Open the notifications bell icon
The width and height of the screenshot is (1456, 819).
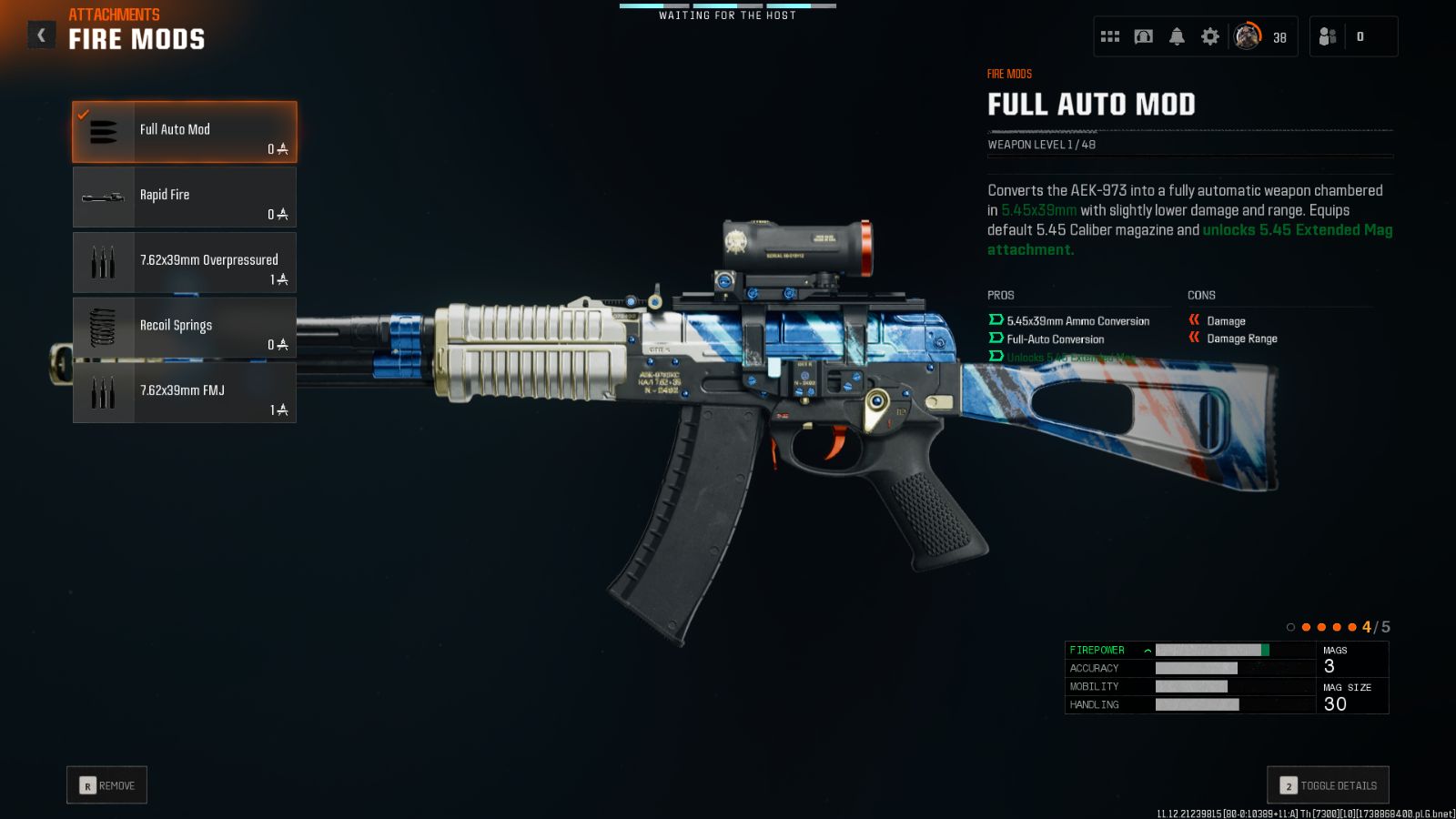click(1177, 36)
